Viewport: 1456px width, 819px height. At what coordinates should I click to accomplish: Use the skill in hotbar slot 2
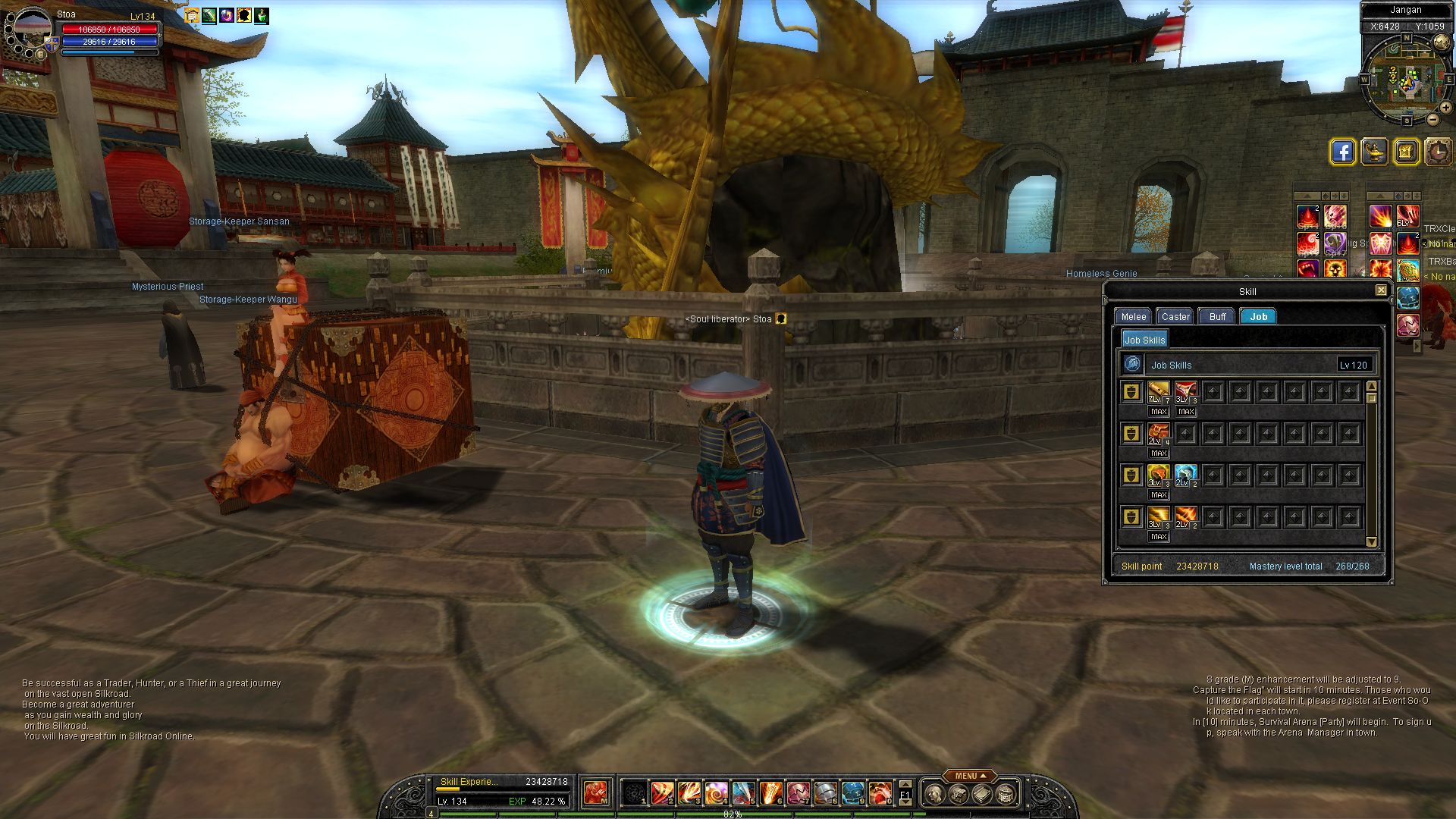[661, 793]
